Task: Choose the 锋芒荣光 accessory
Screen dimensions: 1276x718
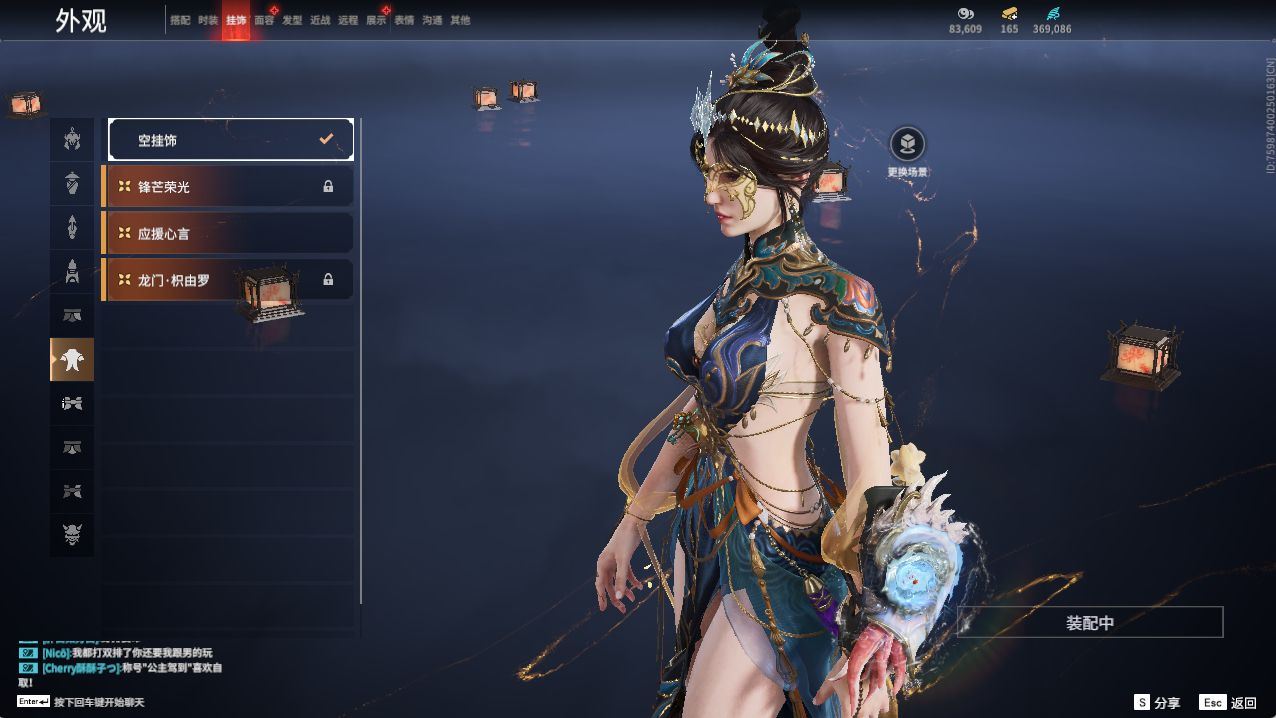Action: coord(228,187)
